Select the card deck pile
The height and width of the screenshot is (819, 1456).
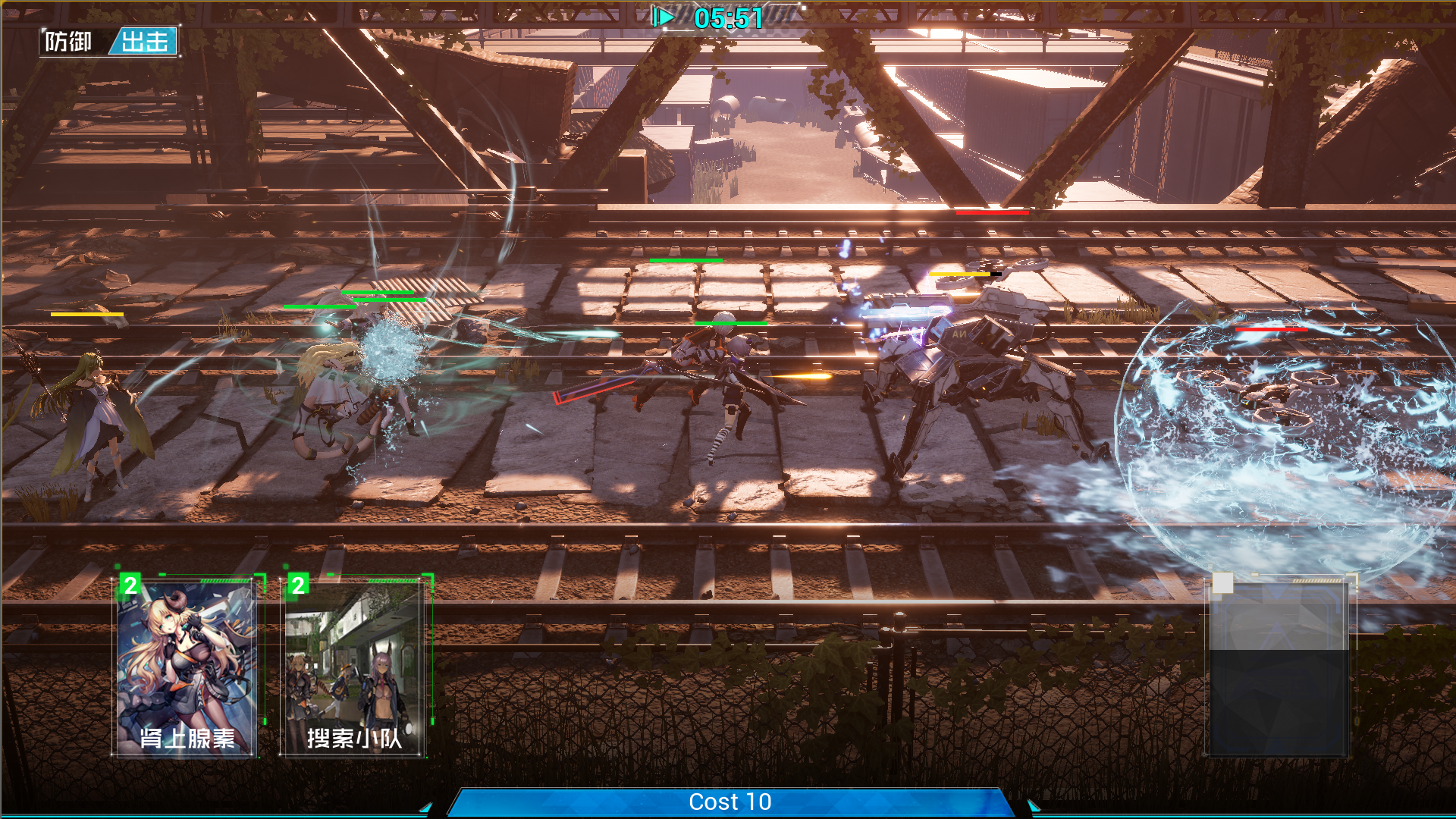click(x=1278, y=669)
